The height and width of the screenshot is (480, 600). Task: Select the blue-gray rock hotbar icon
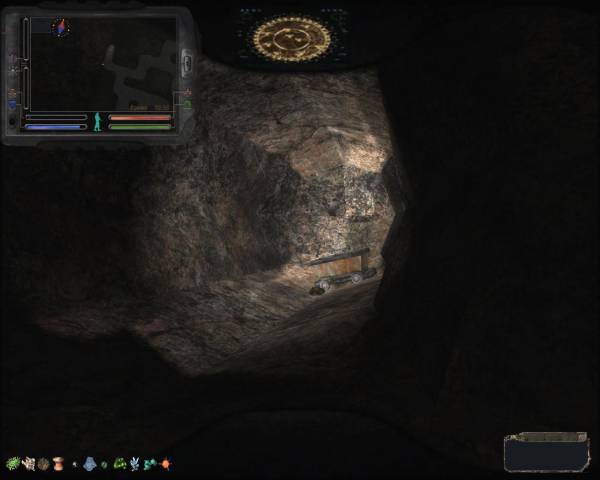tap(89, 464)
